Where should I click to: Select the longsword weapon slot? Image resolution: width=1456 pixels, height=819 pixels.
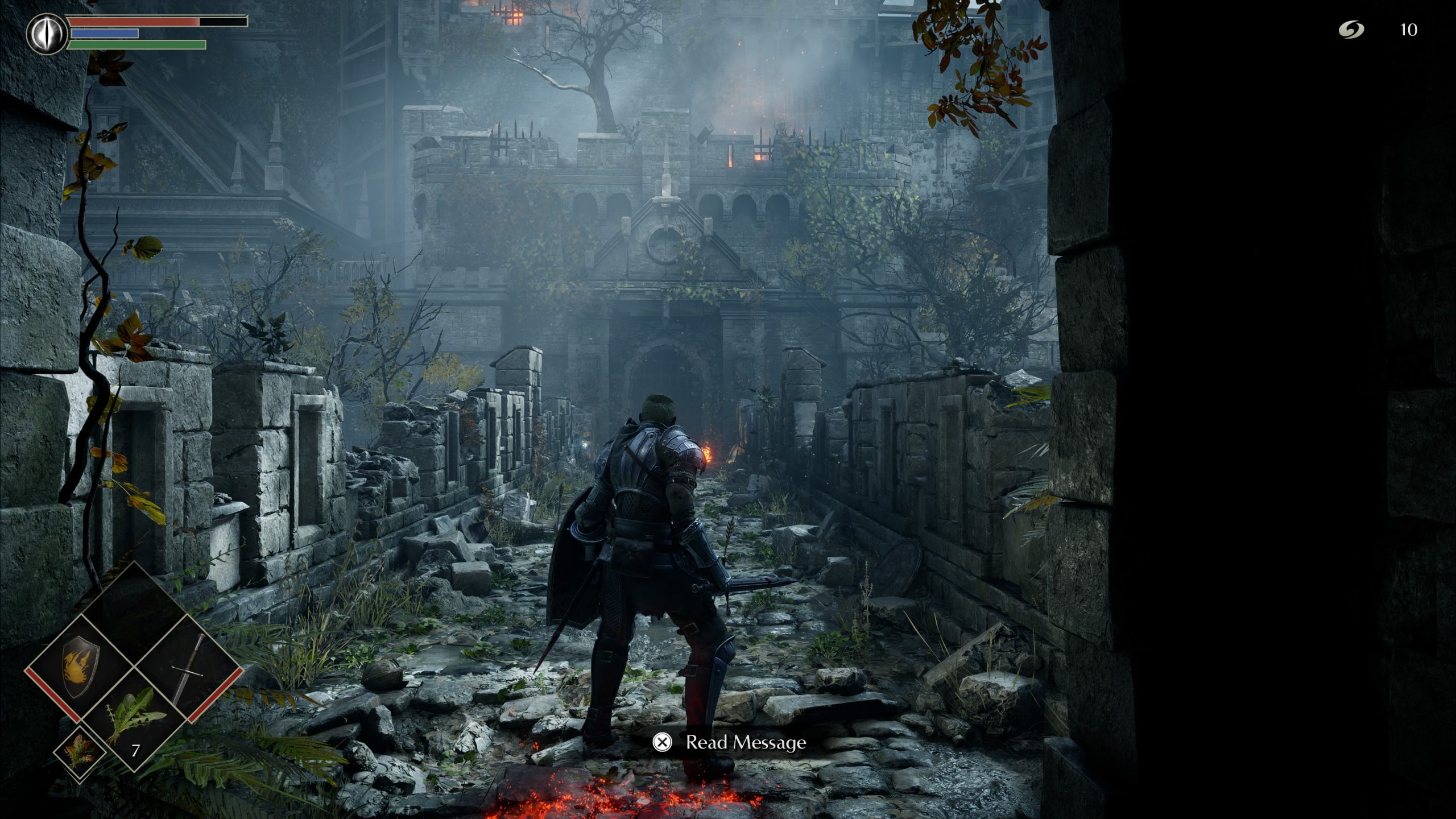188,669
